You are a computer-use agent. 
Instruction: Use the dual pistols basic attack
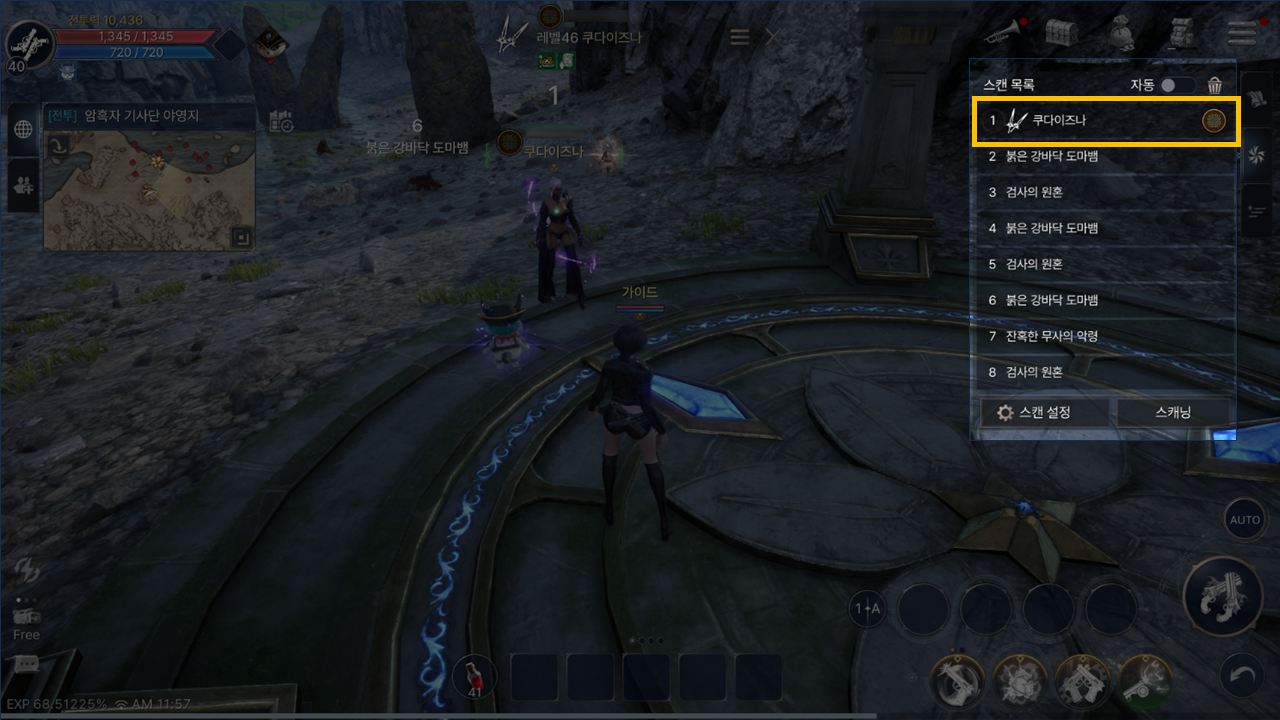(x=1222, y=598)
